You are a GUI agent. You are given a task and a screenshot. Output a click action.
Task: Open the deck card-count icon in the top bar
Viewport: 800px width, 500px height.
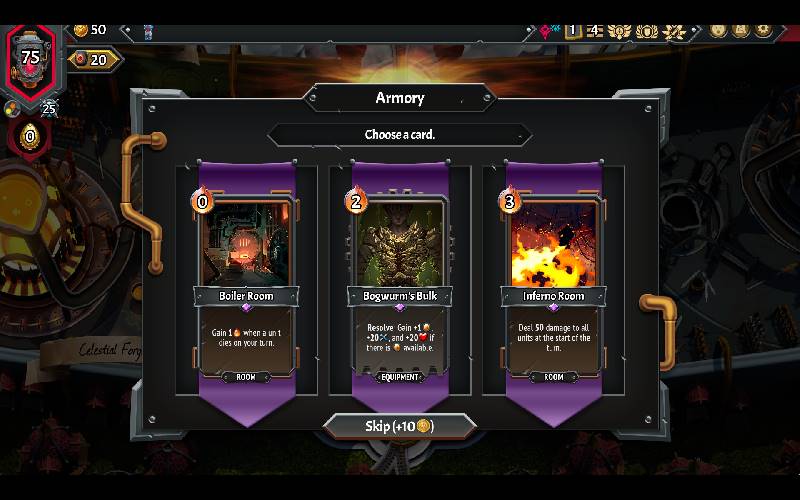pyautogui.click(x=573, y=31)
